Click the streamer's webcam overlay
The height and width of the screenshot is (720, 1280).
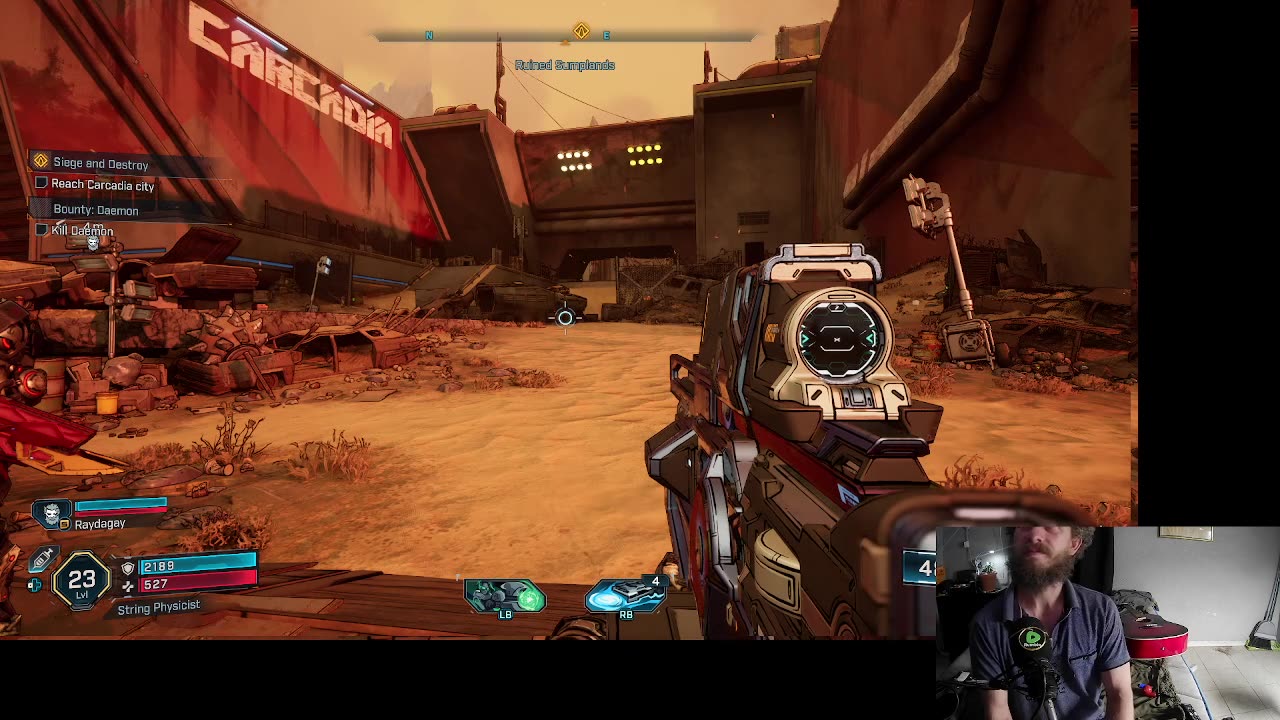click(x=1107, y=622)
